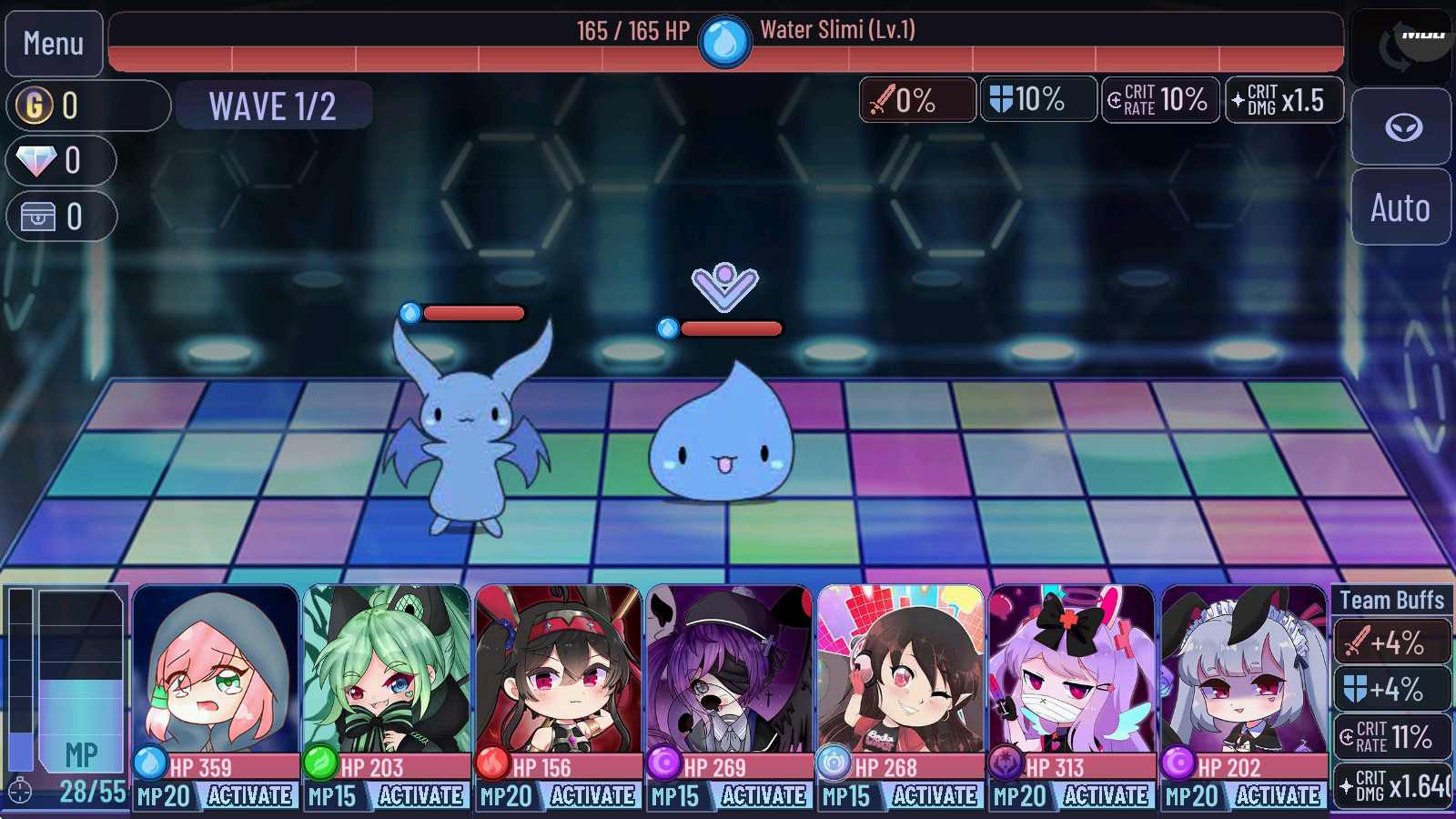Activate the silver-haired maid with HP 202
Image resolution: width=1456 pixels, height=819 pixels.
pyautogui.click(x=1278, y=795)
